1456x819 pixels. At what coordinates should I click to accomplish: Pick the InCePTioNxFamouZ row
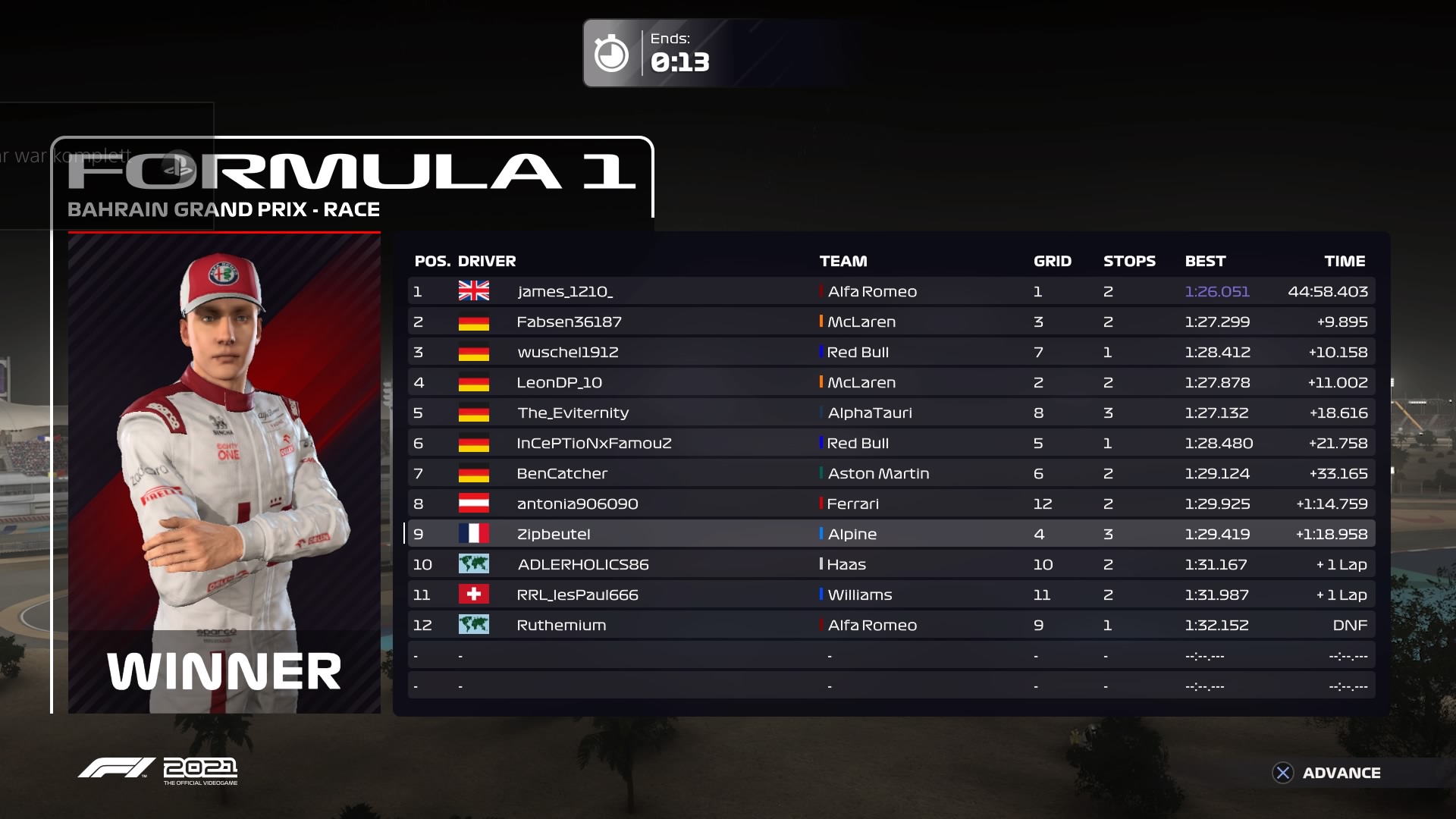pyautogui.click(x=890, y=443)
